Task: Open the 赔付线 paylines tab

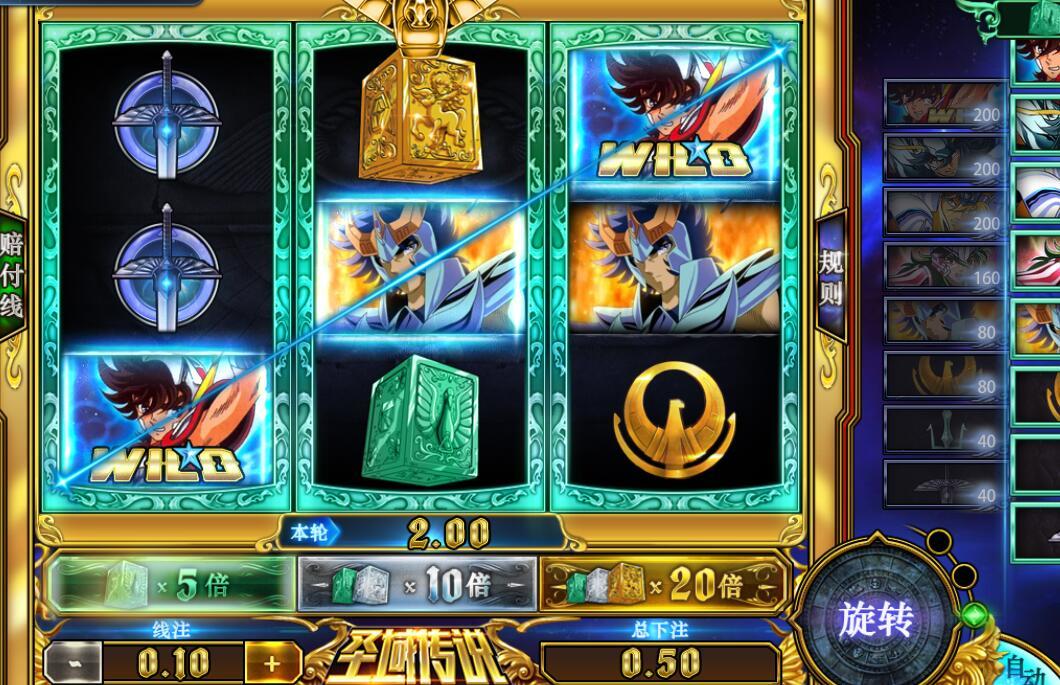Action: (x=12, y=276)
